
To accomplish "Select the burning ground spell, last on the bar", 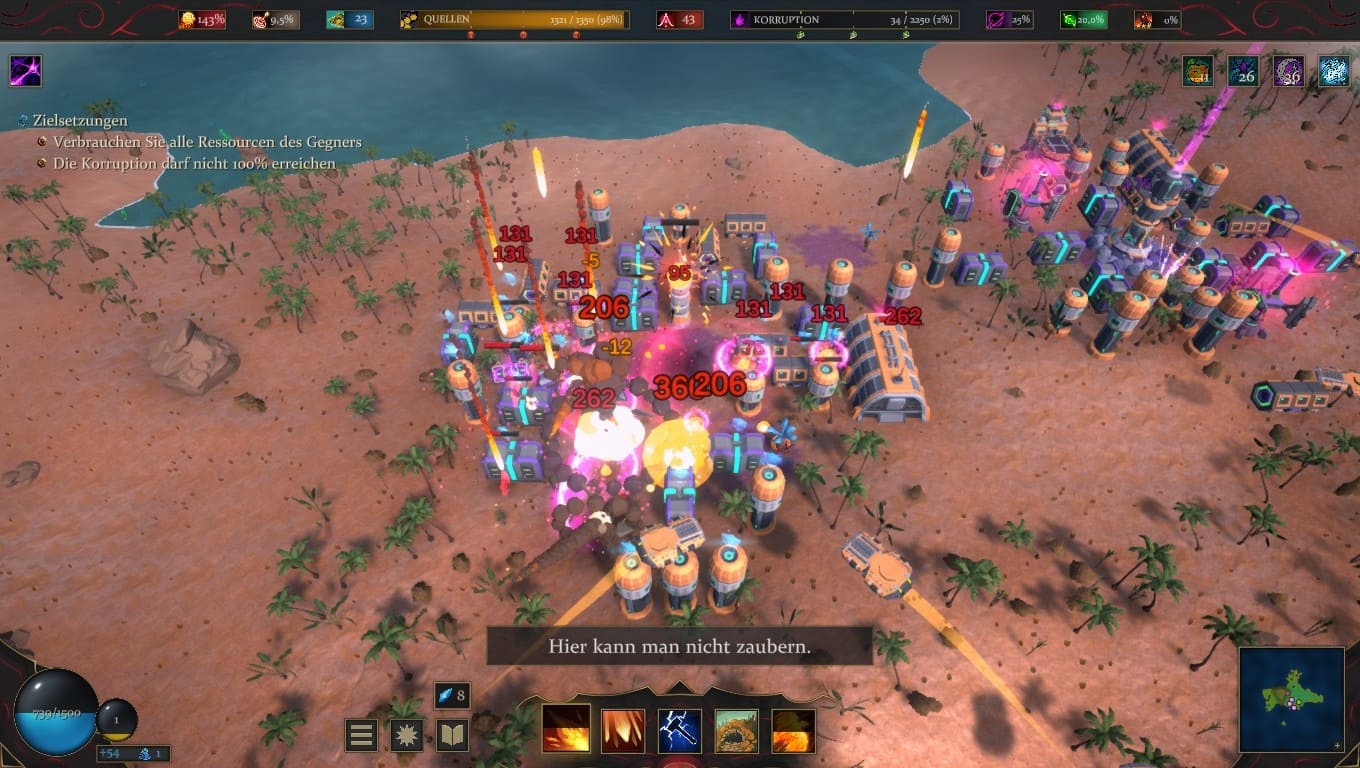I will [x=794, y=731].
